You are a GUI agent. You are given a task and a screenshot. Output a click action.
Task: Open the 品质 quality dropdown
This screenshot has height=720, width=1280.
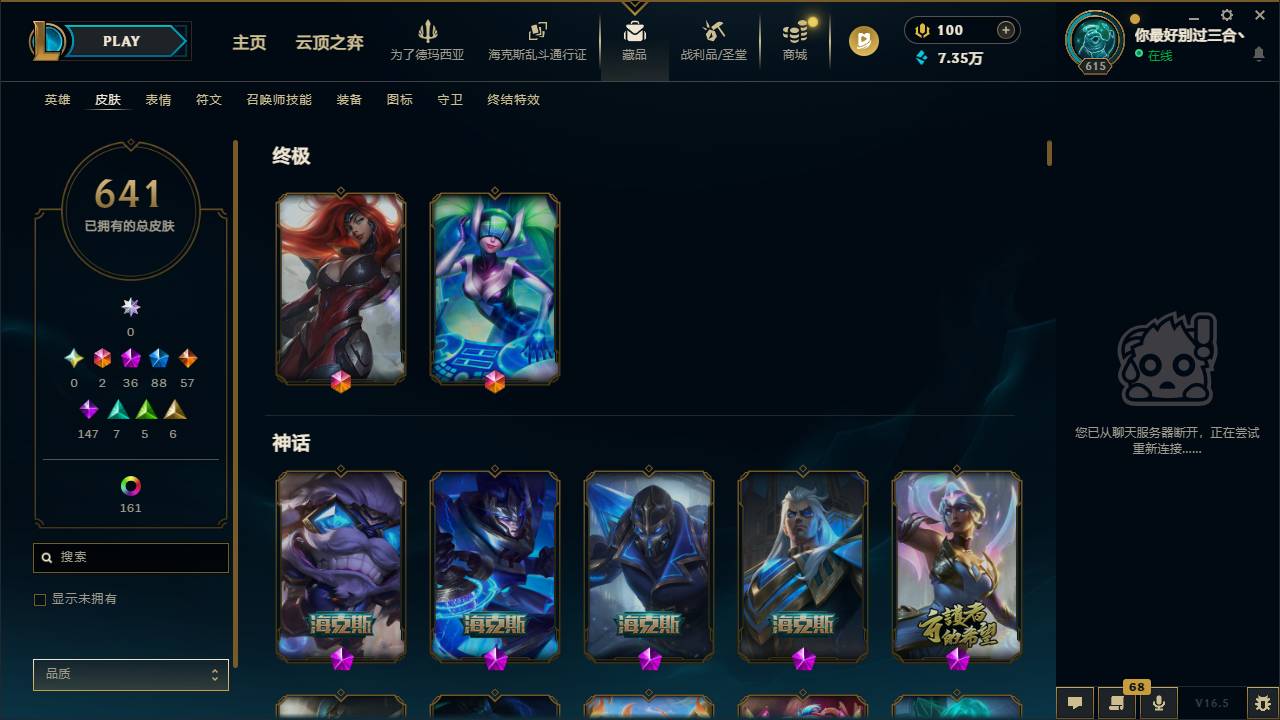pos(130,674)
